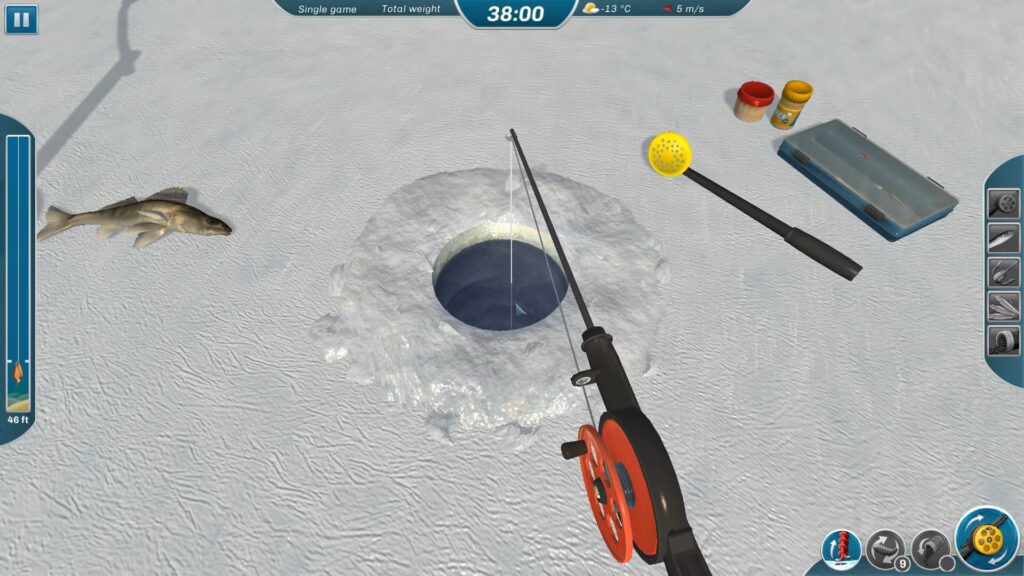Activate the red ice auger button
The height and width of the screenshot is (576, 1024).
click(841, 549)
